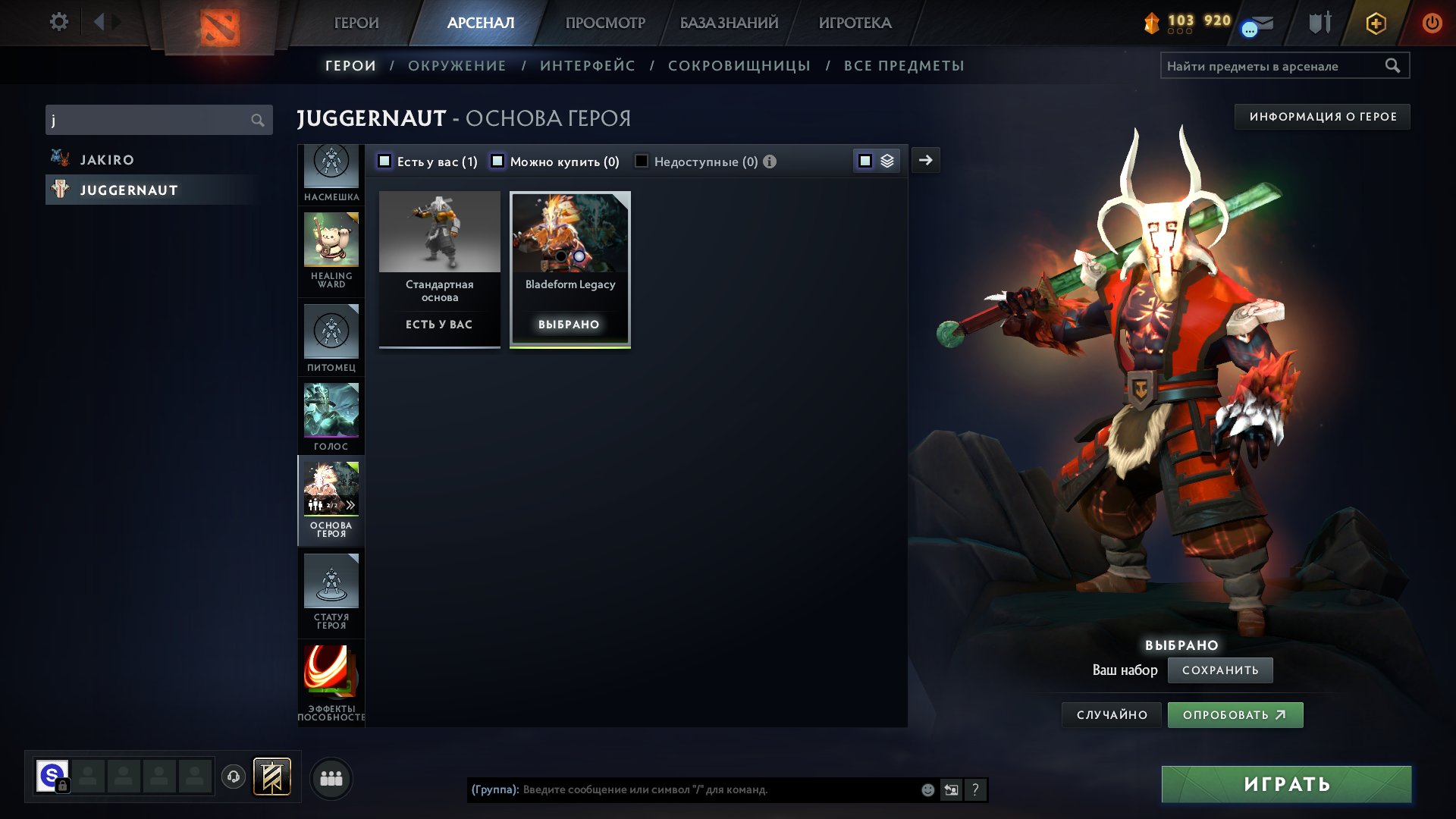Click the arrow to expand item grid

coord(925,160)
